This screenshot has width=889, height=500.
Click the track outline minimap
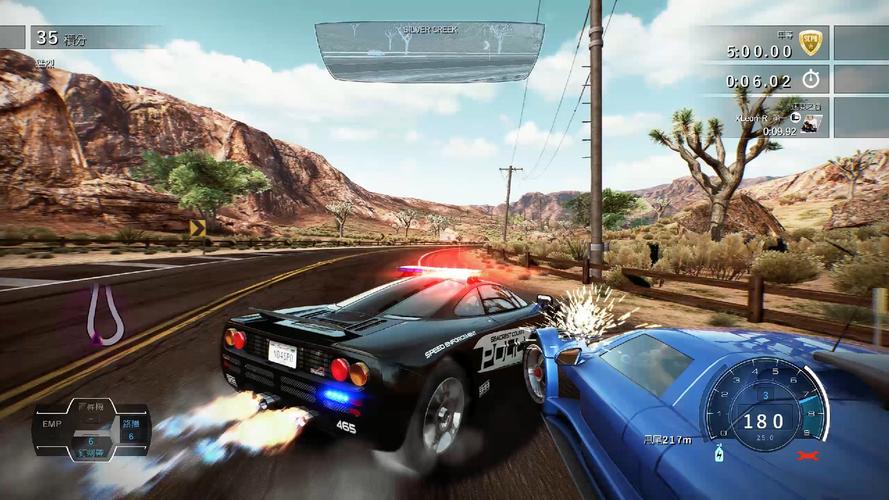click(104, 314)
